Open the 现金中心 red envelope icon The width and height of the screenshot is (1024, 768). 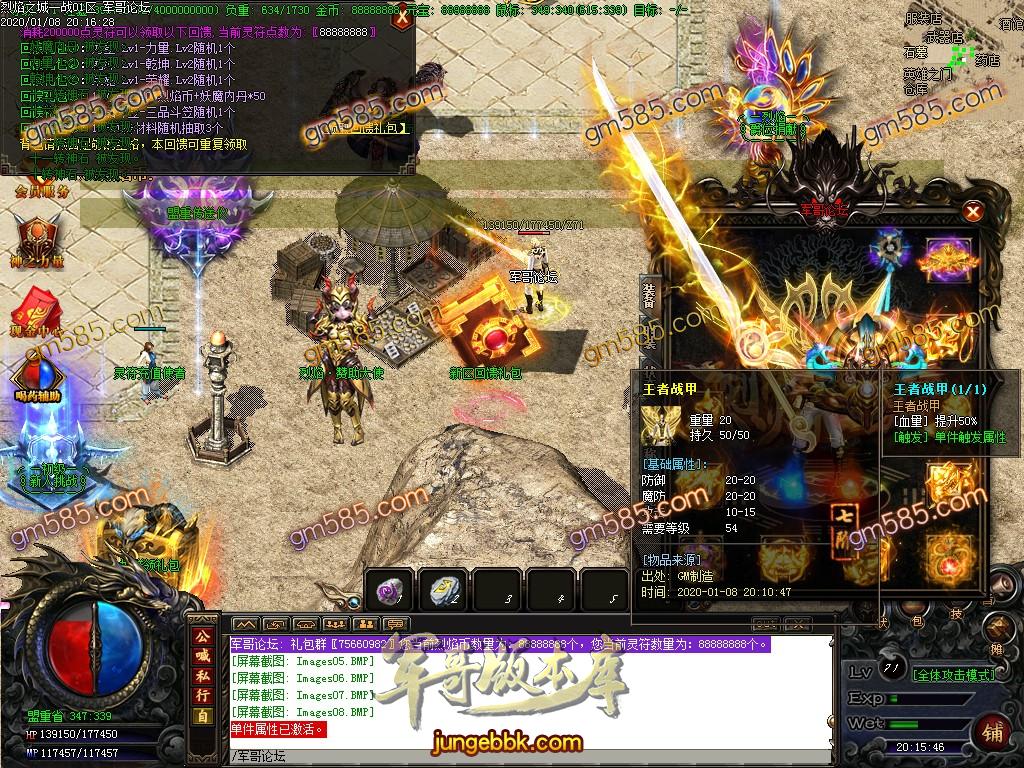click(x=30, y=308)
